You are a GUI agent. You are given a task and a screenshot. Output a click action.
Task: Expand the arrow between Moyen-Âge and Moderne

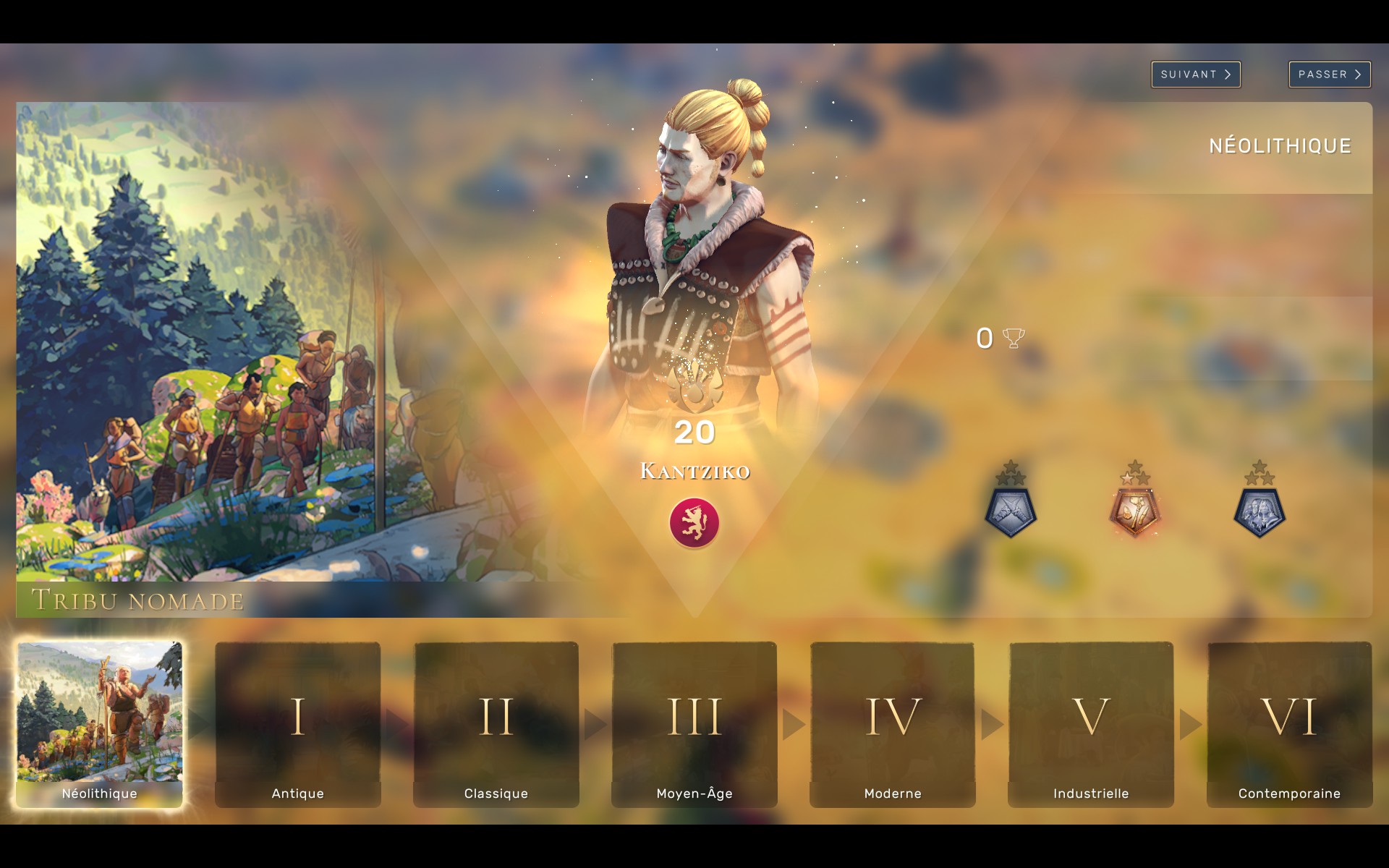pos(794,723)
